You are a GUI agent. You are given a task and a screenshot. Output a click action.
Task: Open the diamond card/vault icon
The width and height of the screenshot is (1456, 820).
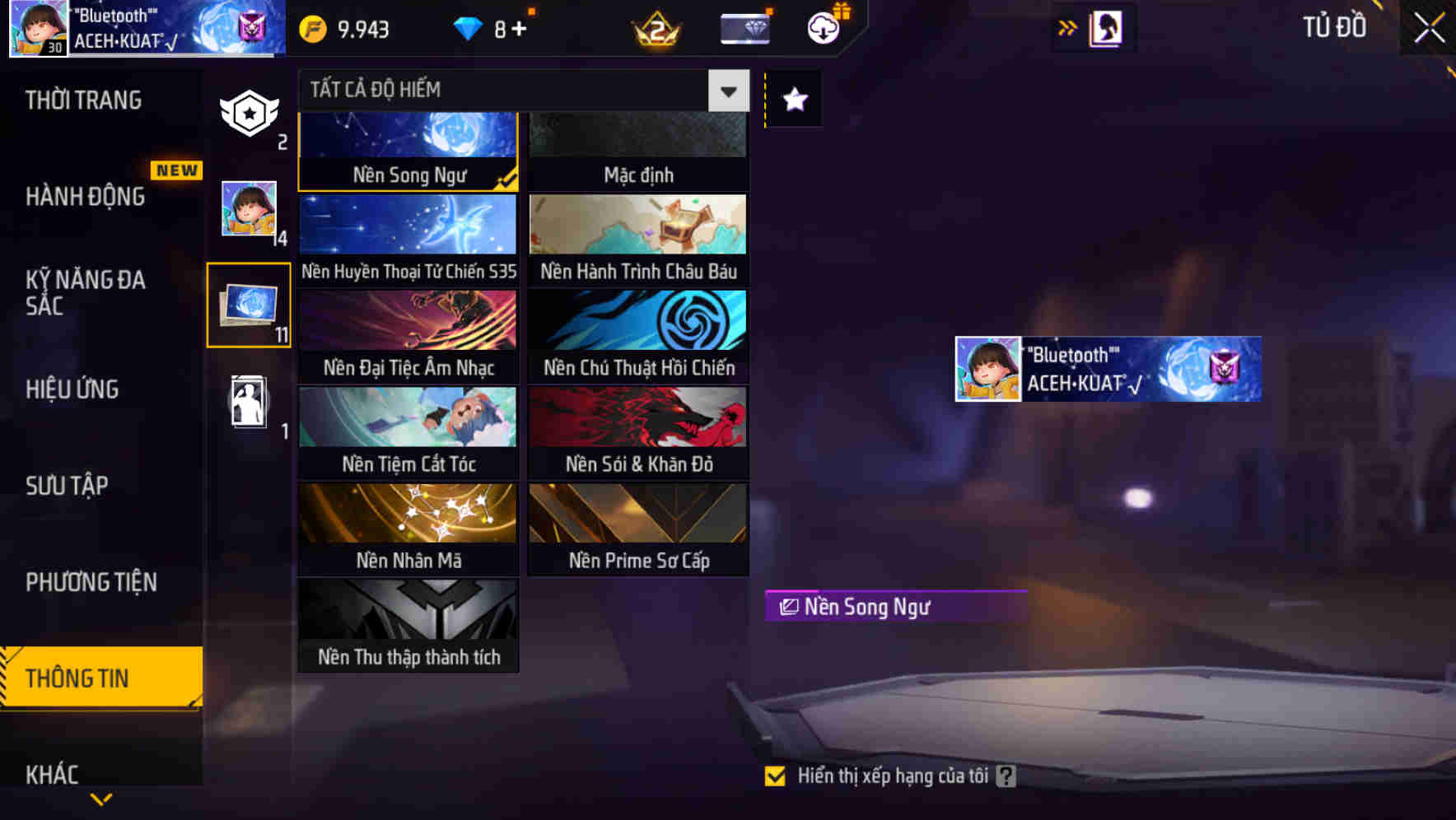[x=744, y=27]
